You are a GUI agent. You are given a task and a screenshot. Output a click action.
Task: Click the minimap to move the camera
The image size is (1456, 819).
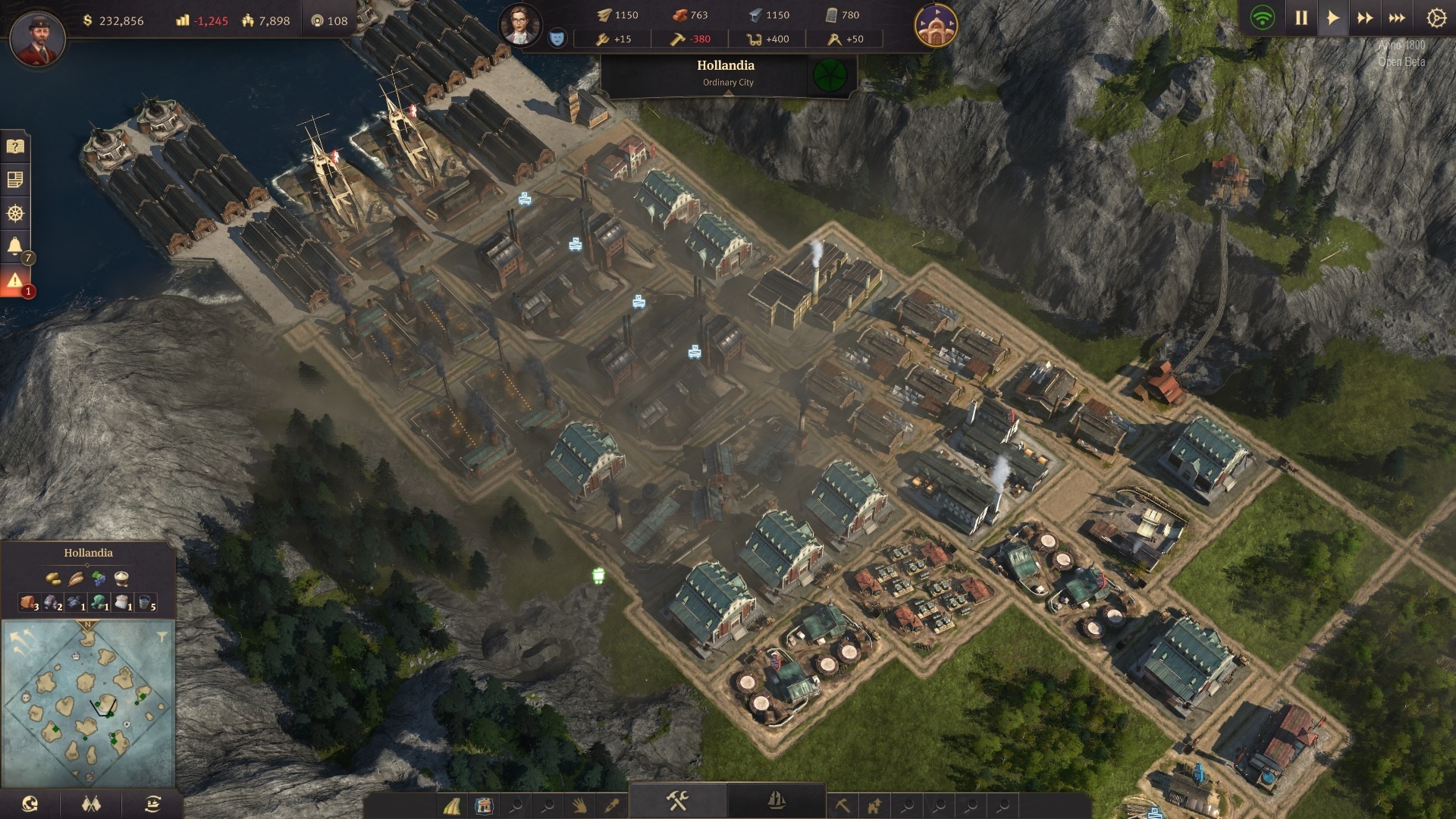pos(88,705)
